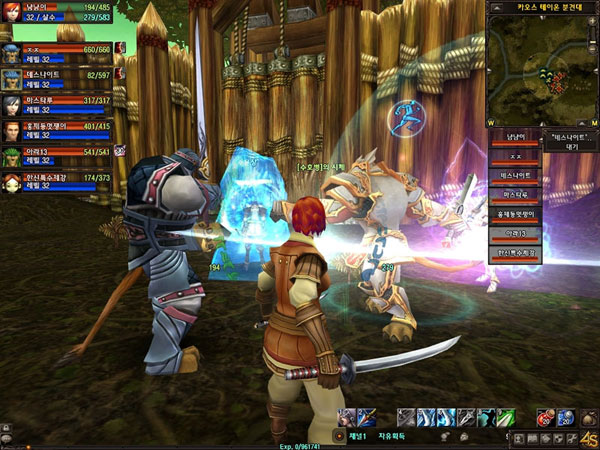The height and width of the screenshot is (450, 600).
Task: Select party member 아라13 portrait
Action: [x=10, y=158]
